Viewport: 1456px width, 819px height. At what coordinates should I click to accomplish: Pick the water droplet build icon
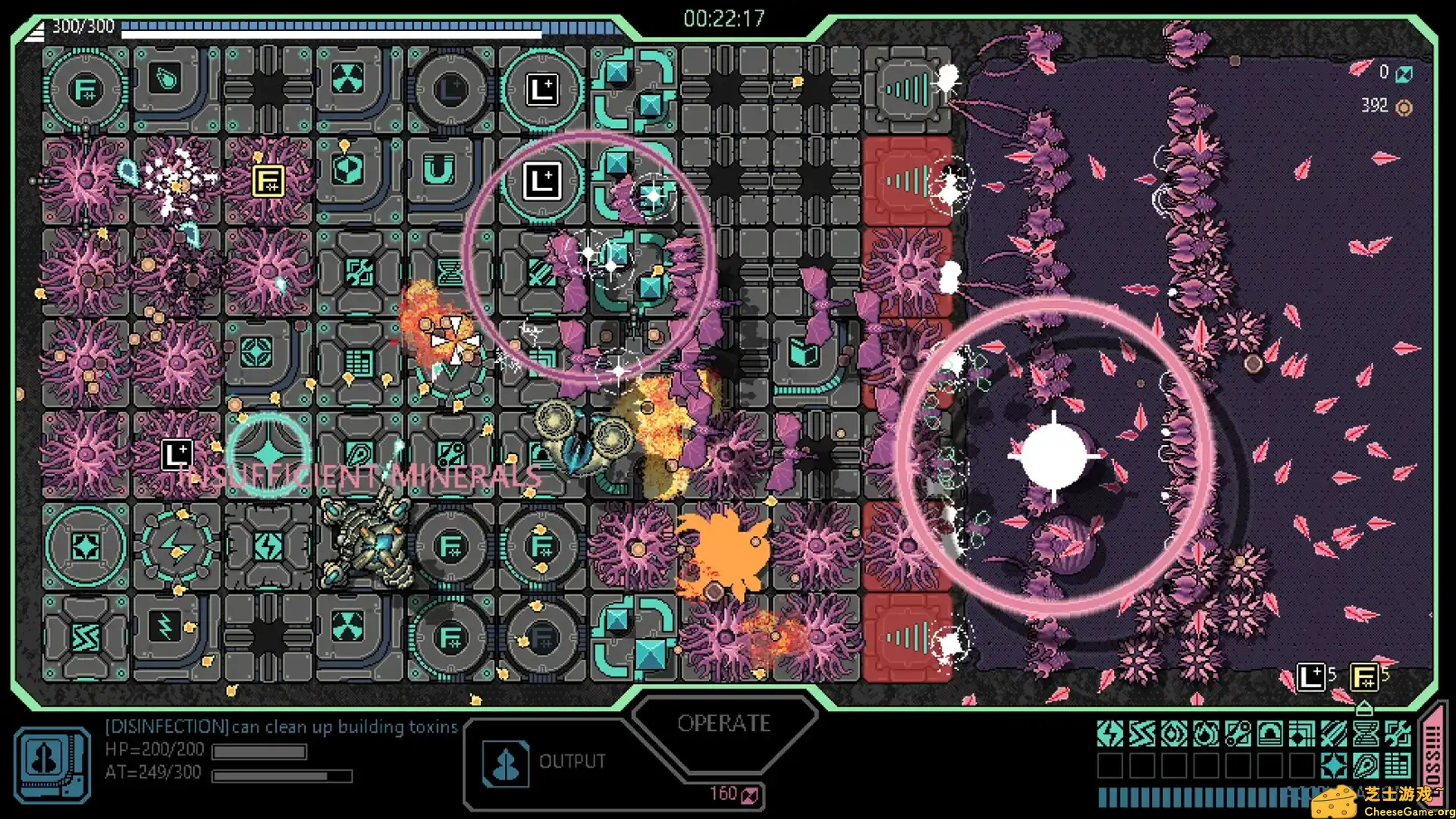click(1174, 734)
